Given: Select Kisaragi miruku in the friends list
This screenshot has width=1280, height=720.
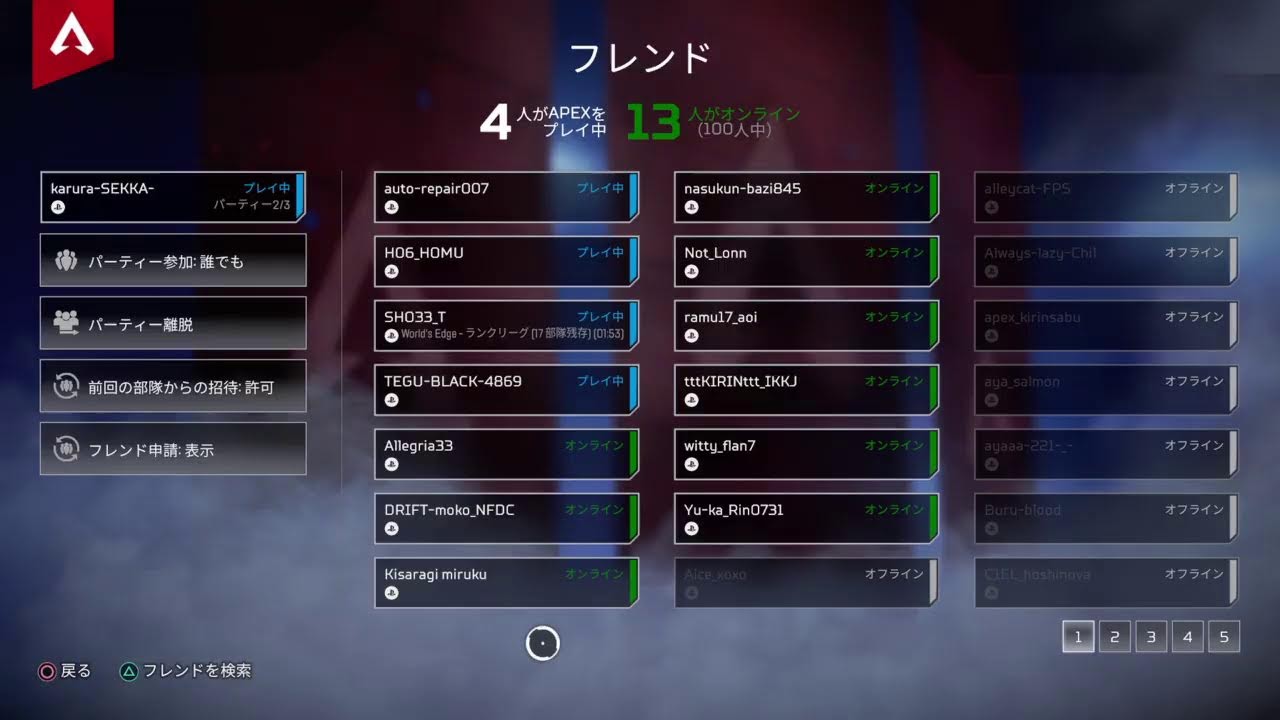Looking at the screenshot, I should tap(505, 582).
